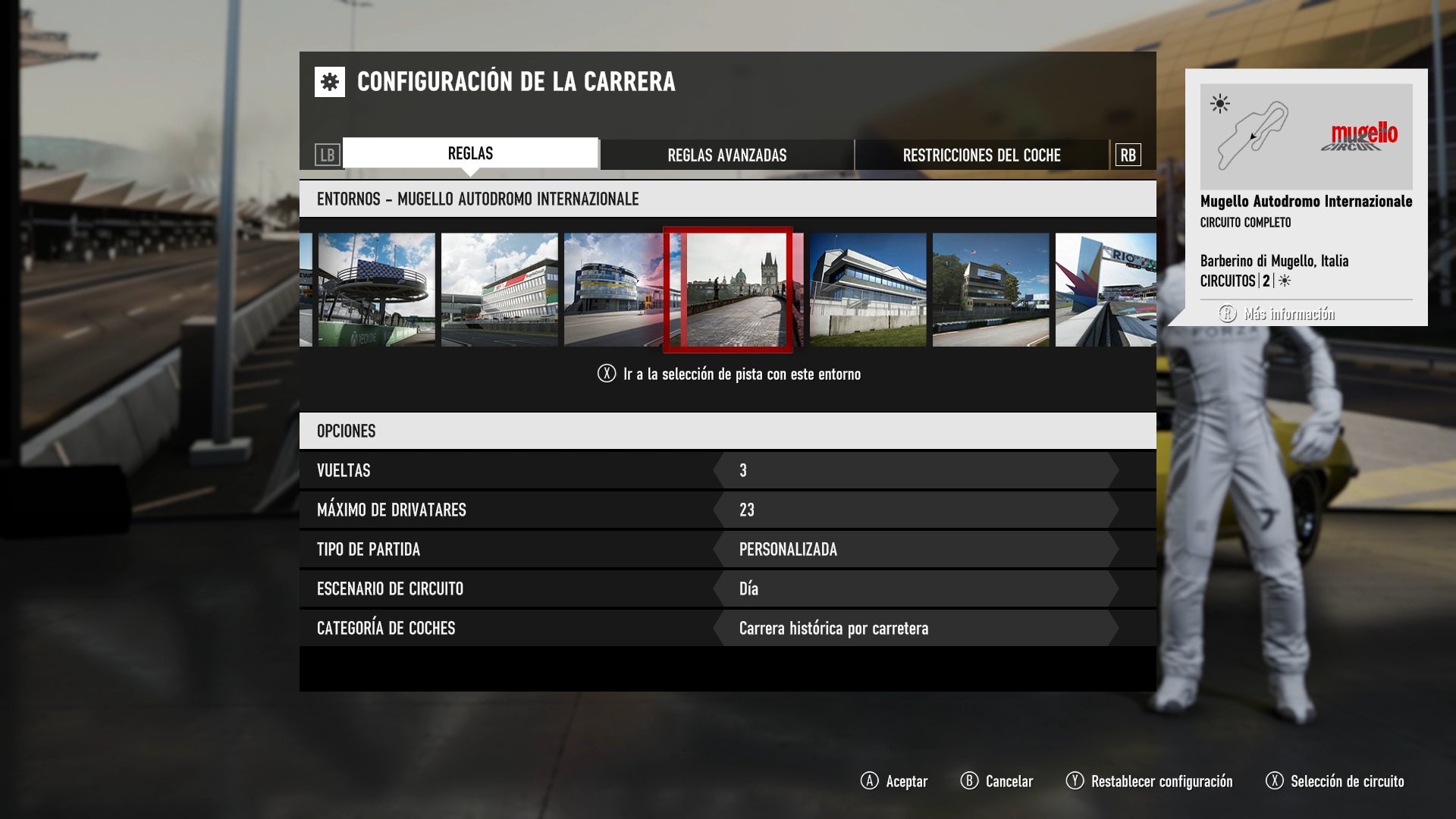The width and height of the screenshot is (1456, 819).
Task: Switch to the Reglas Avanzadas tab
Action: [x=726, y=155]
